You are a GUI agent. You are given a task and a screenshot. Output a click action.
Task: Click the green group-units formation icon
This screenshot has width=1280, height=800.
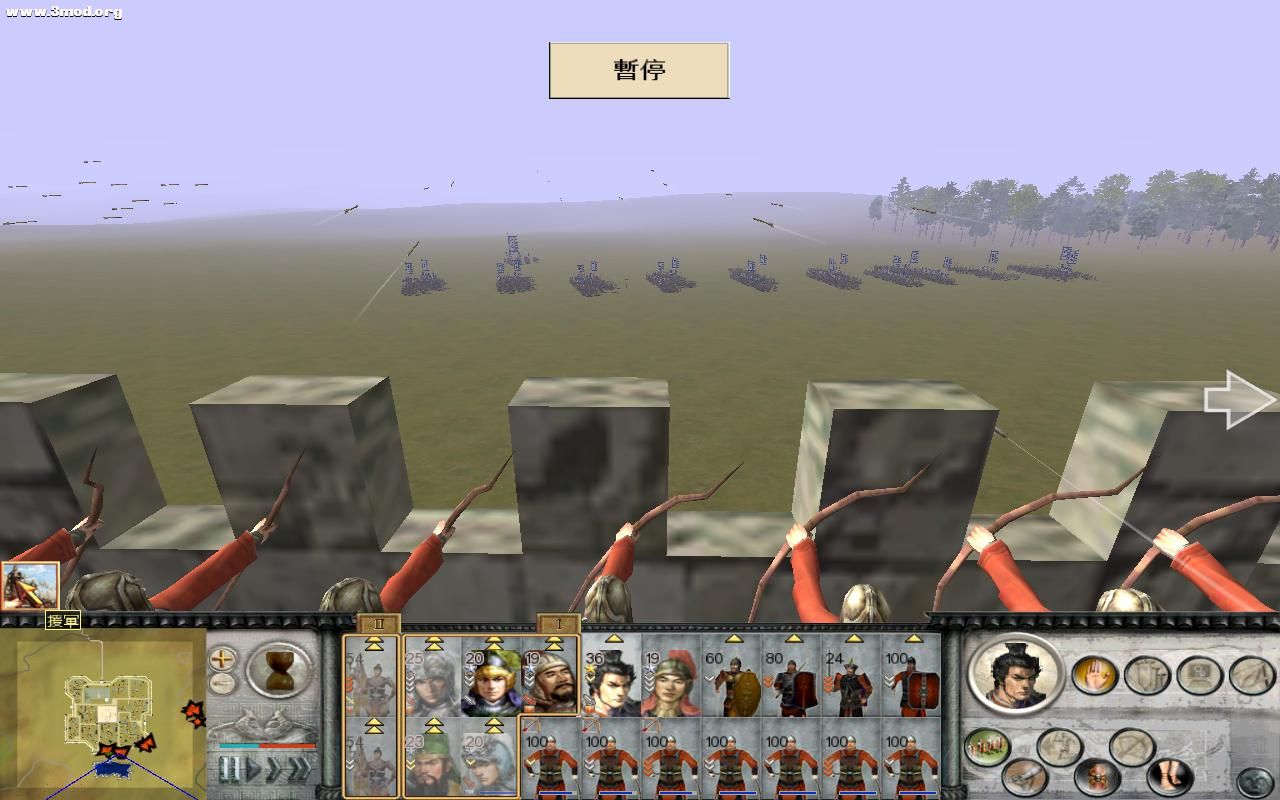(x=985, y=746)
